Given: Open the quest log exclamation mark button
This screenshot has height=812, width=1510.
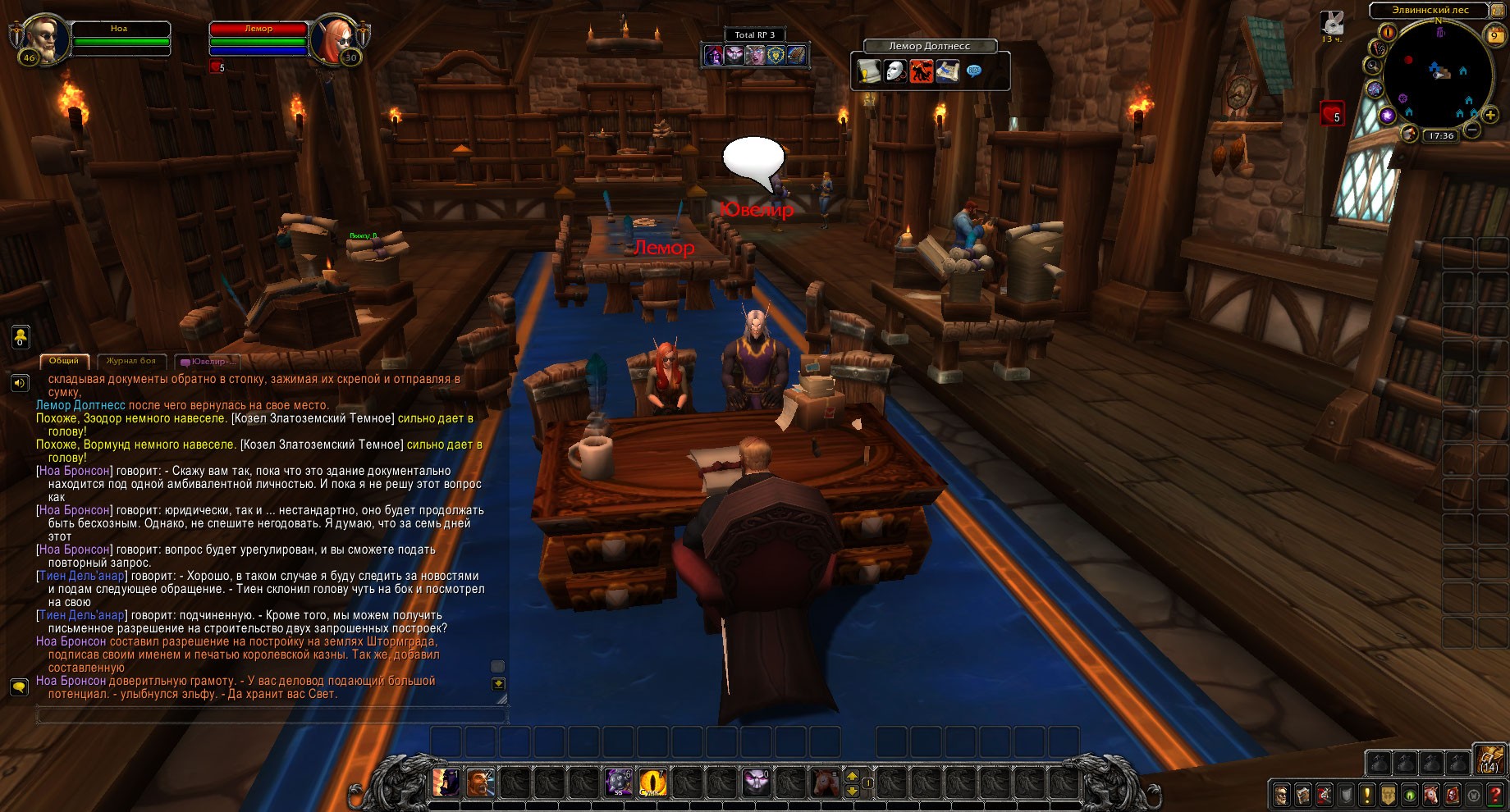Looking at the screenshot, I should point(1366,794).
